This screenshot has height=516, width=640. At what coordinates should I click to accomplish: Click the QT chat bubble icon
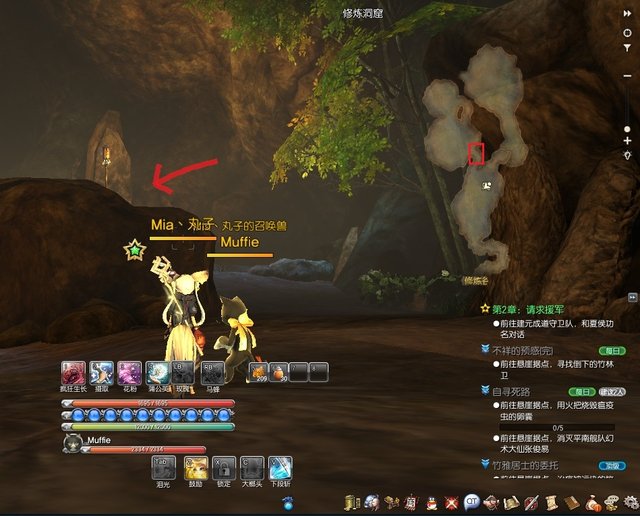472,500
